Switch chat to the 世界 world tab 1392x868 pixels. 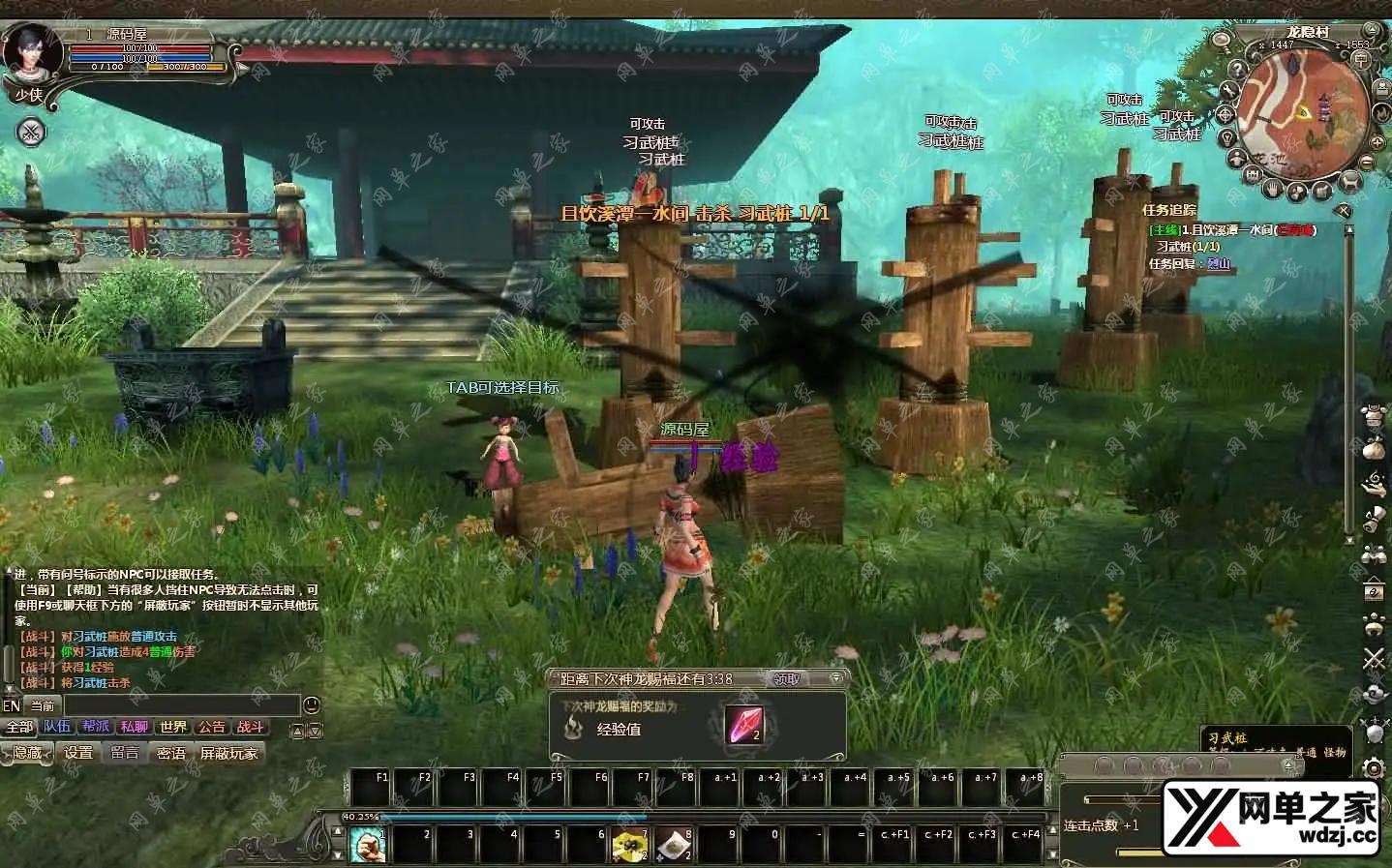[x=173, y=727]
